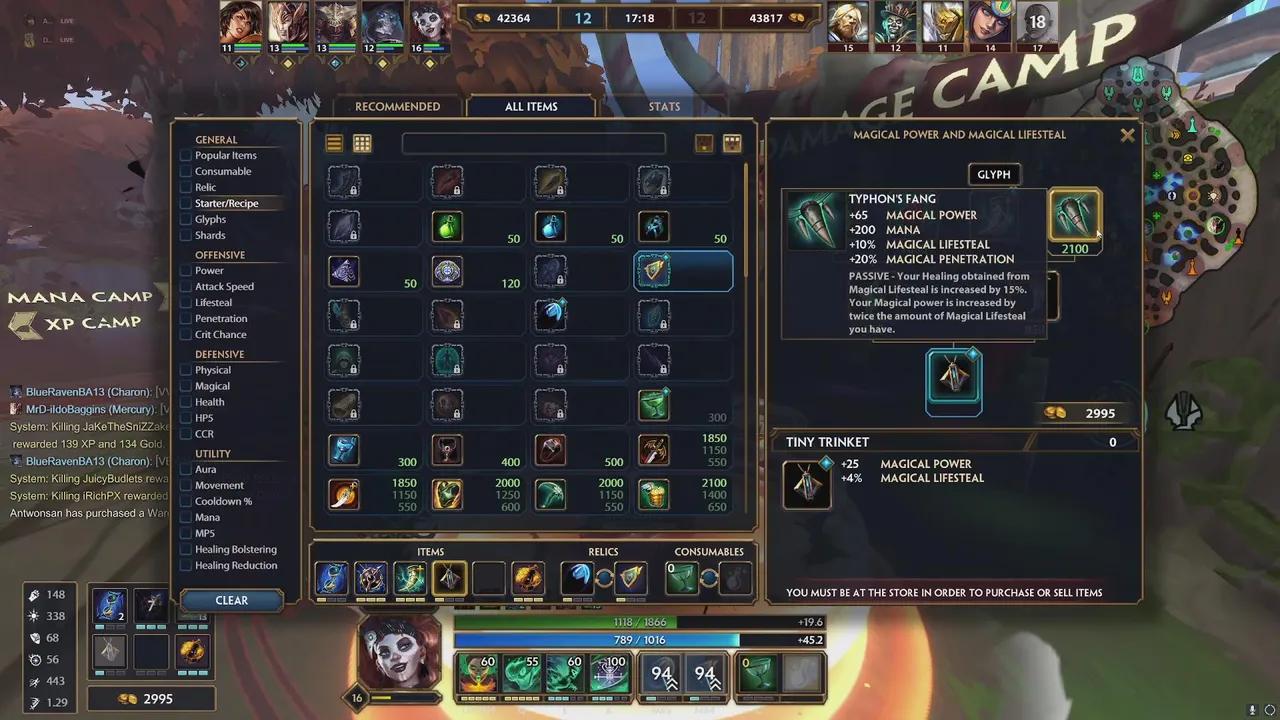Check the Consumable filter box
This screenshot has width=1280, height=720.
pos(186,172)
